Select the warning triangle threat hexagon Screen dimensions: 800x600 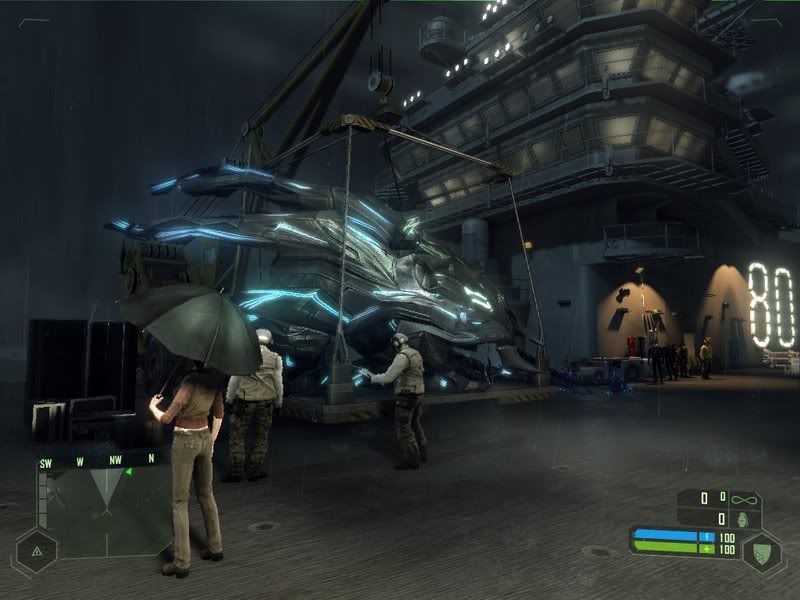(x=37, y=550)
